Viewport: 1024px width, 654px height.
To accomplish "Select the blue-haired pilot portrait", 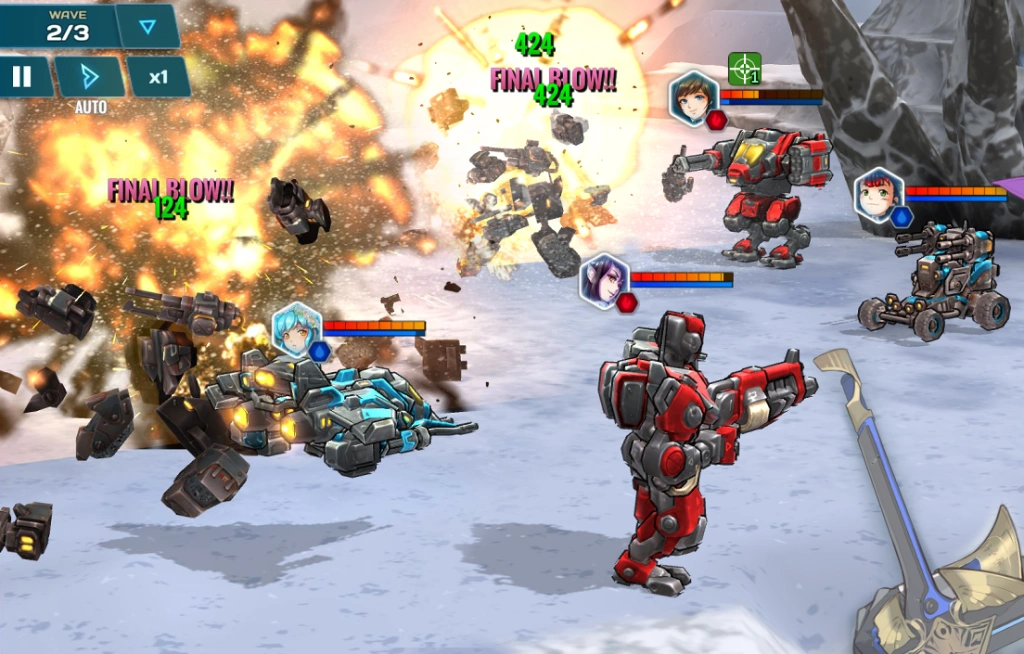I will point(297,330).
